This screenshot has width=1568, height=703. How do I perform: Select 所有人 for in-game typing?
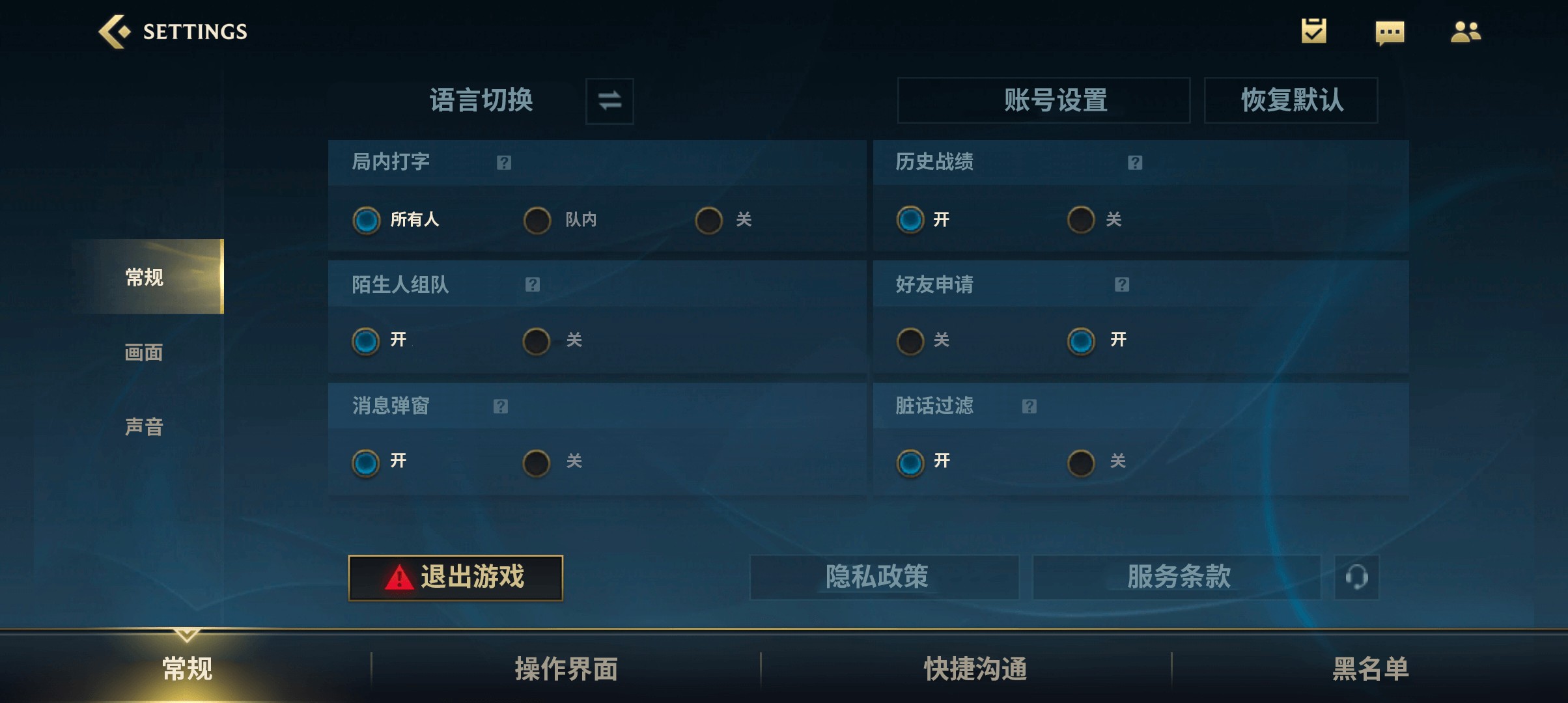(x=367, y=220)
